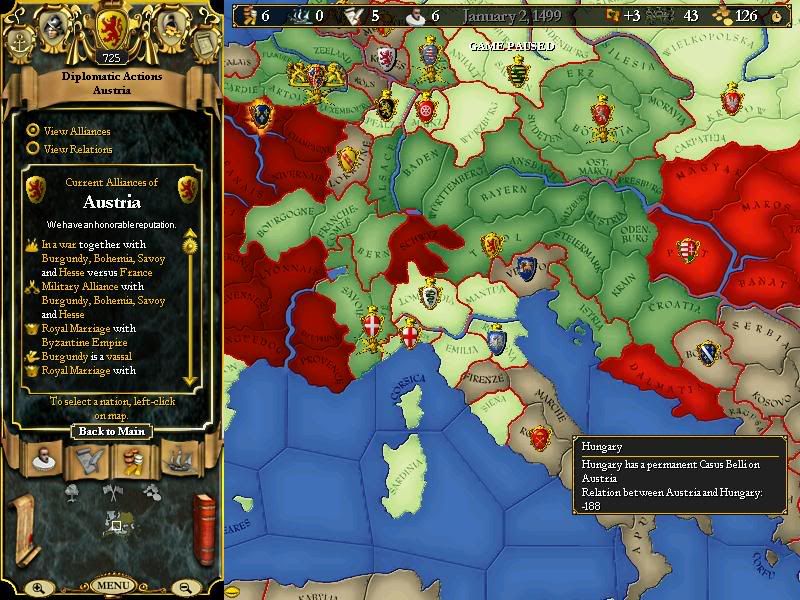Select the View Alliances radio option
800x600 pixels.
[x=33, y=130]
